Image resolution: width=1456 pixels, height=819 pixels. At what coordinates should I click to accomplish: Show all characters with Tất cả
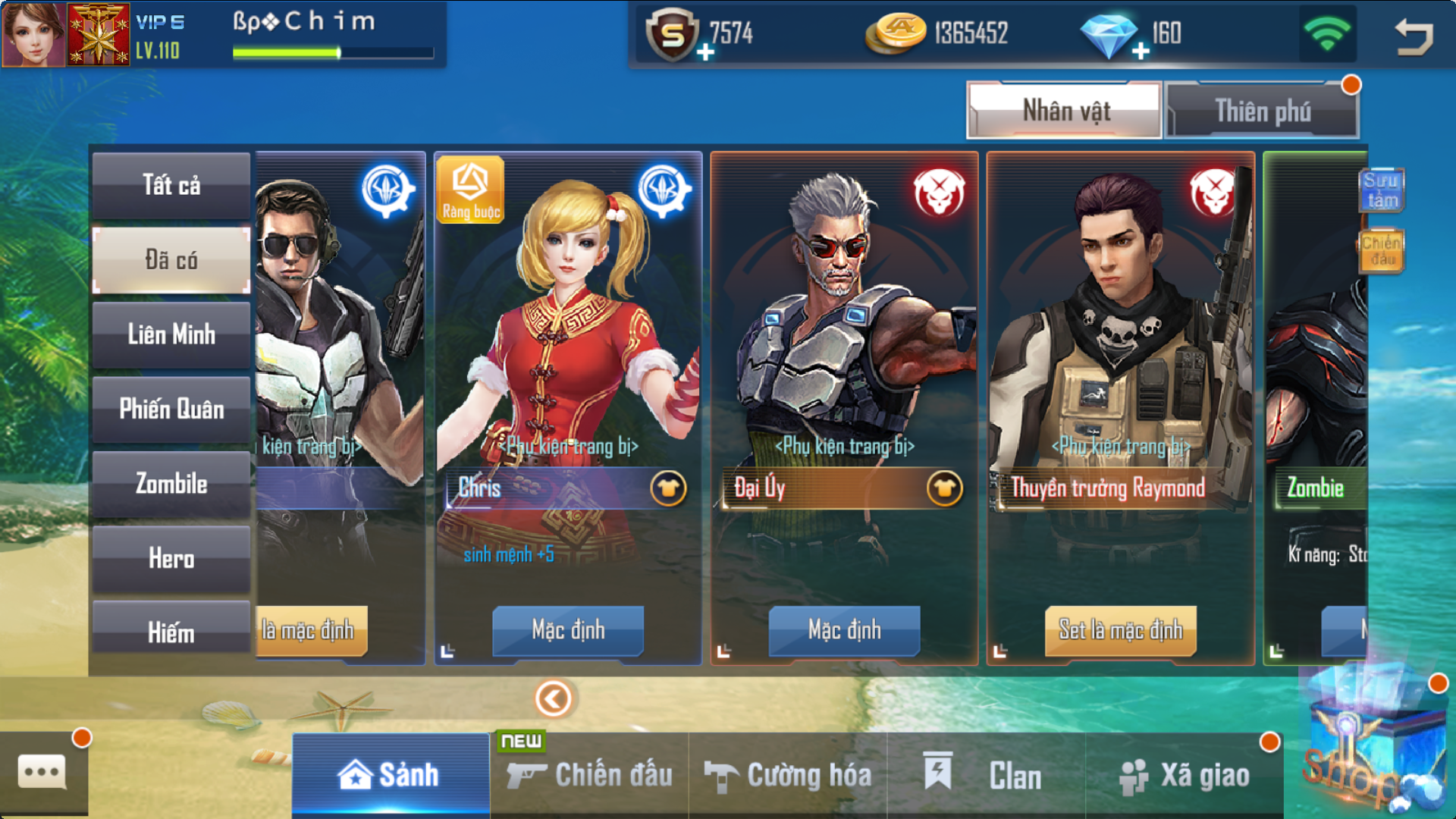(x=171, y=185)
